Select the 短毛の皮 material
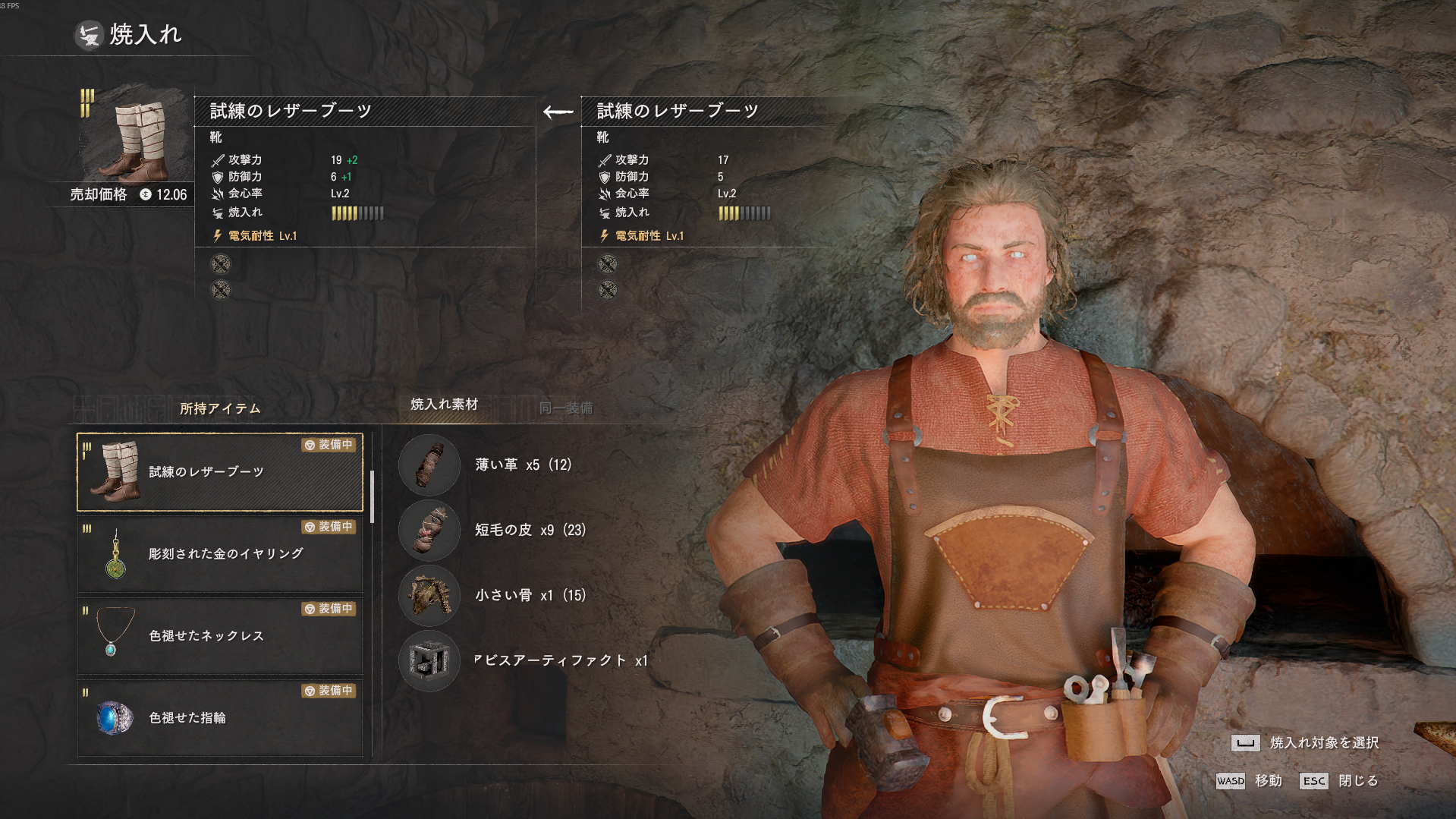1456x819 pixels. click(530, 530)
